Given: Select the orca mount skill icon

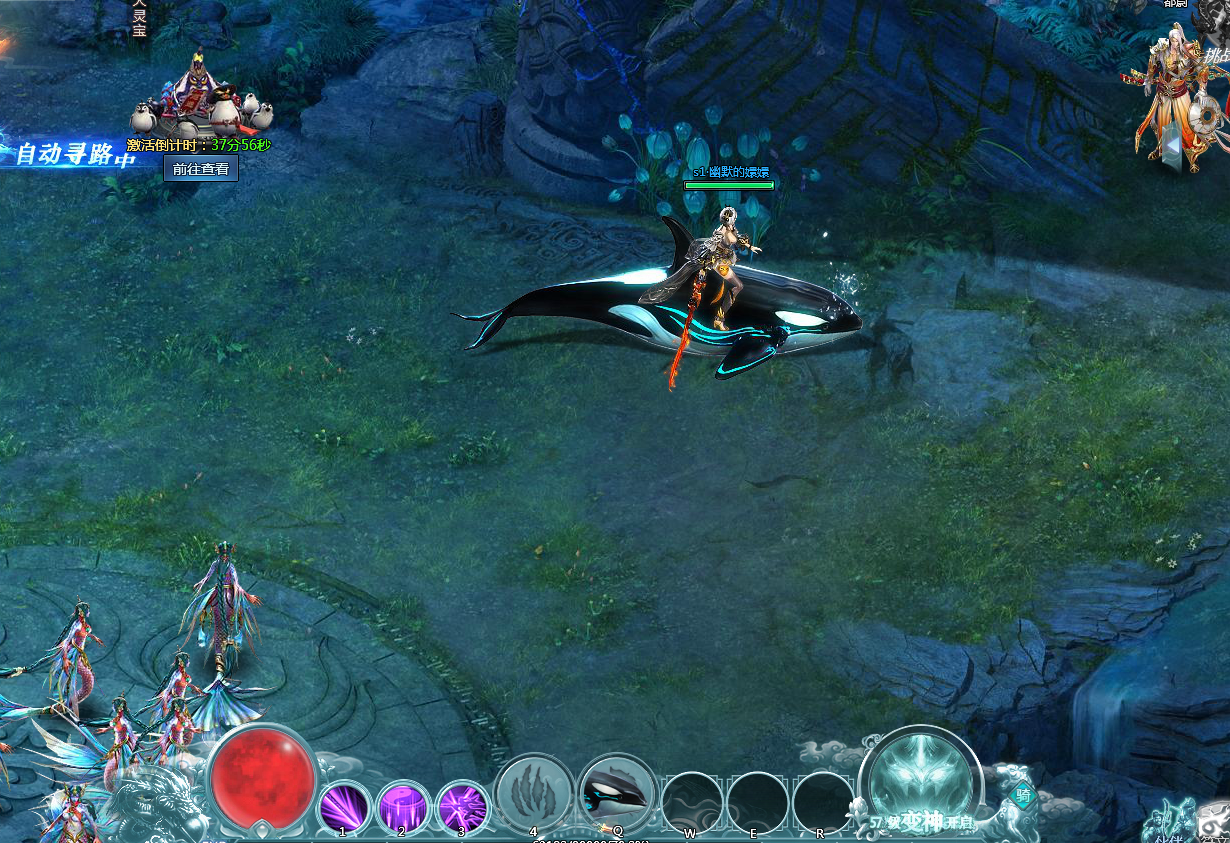Looking at the screenshot, I should click(x=617, y=793).
